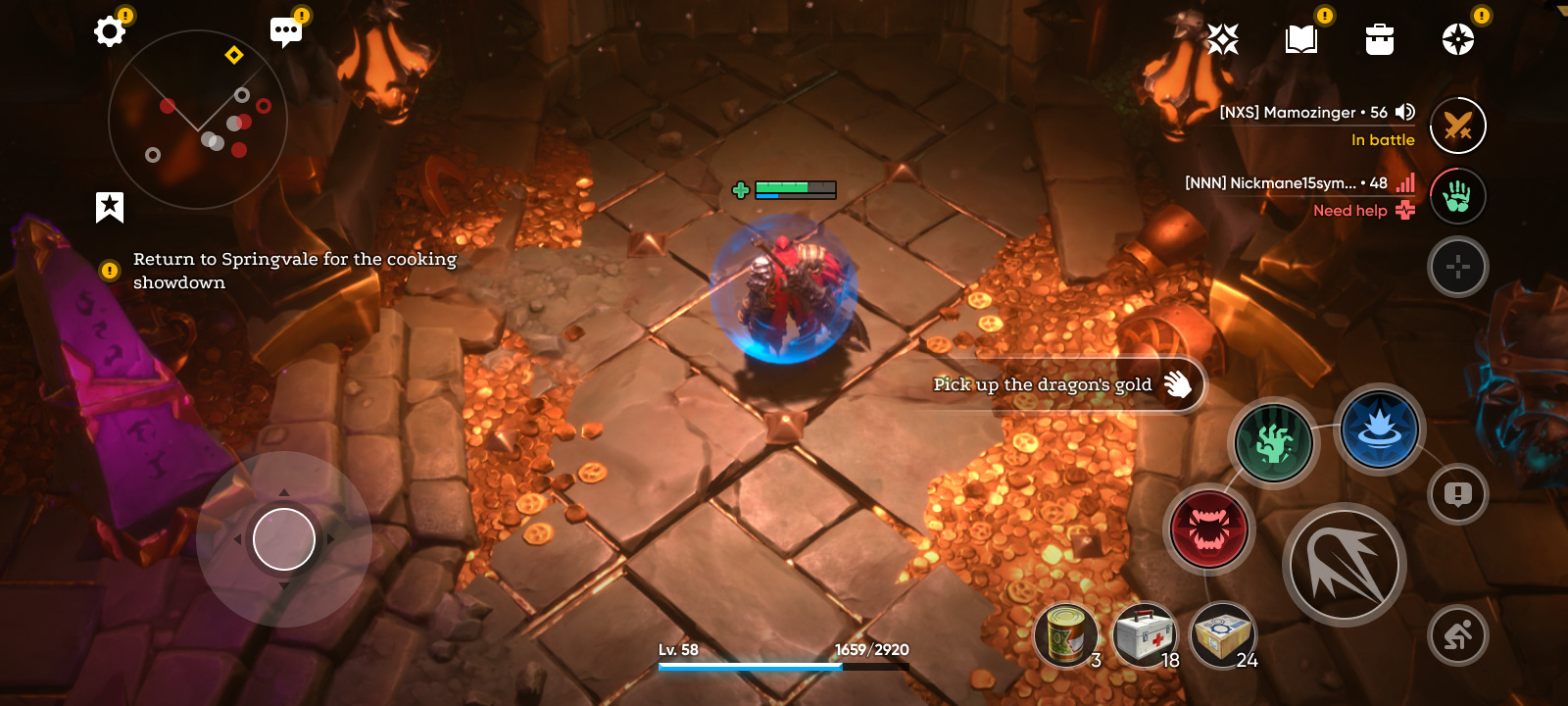Open the settings gear menu
The height and width of the screenshot is (706, 1568).
[110, 31]
